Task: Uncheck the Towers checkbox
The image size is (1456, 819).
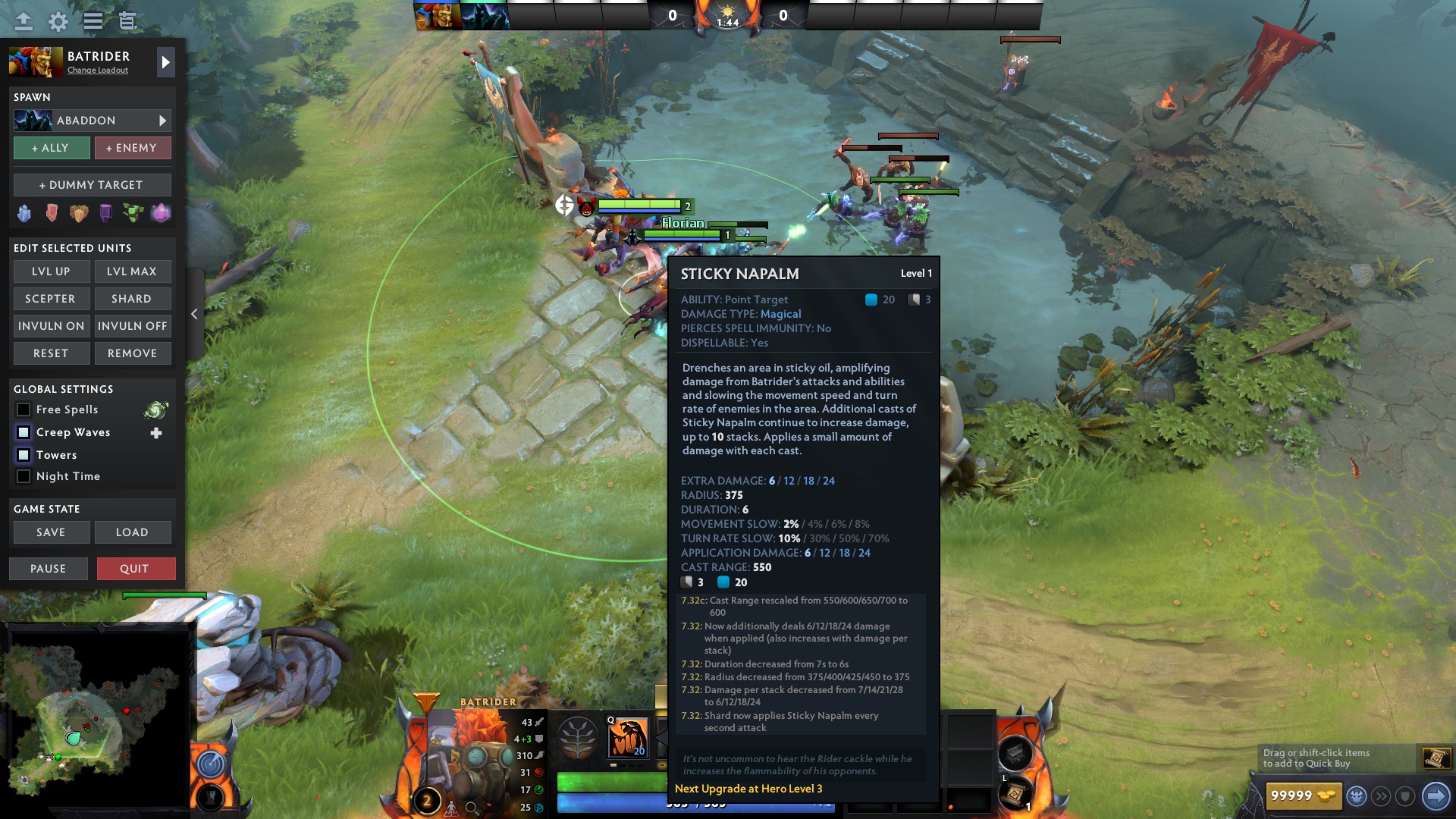Action: [24, 454]
